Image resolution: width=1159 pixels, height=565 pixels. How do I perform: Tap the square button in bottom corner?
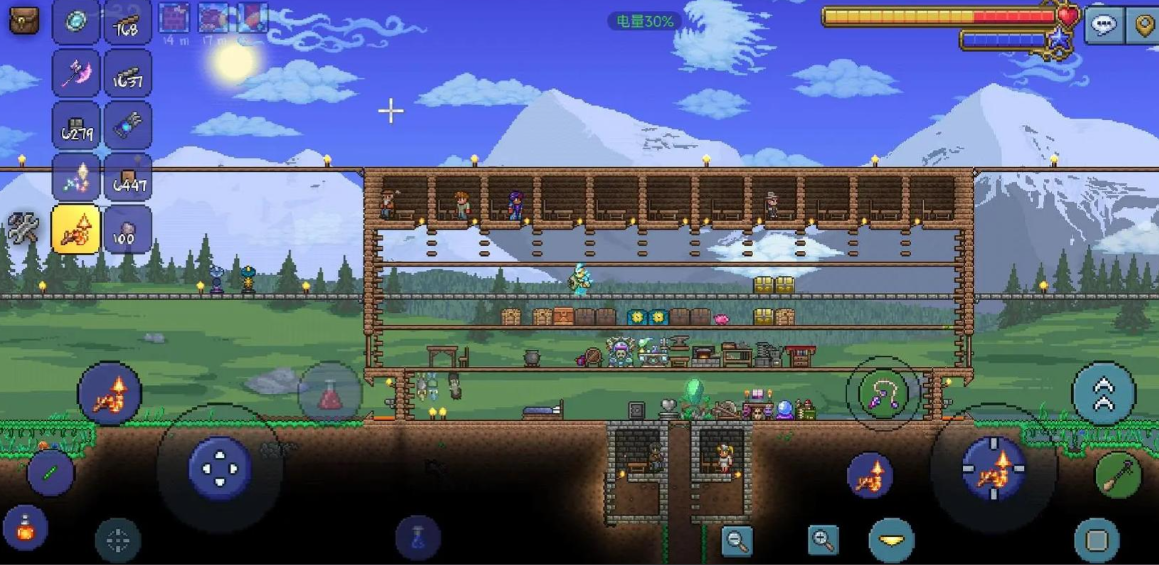tap(1096, 540)
